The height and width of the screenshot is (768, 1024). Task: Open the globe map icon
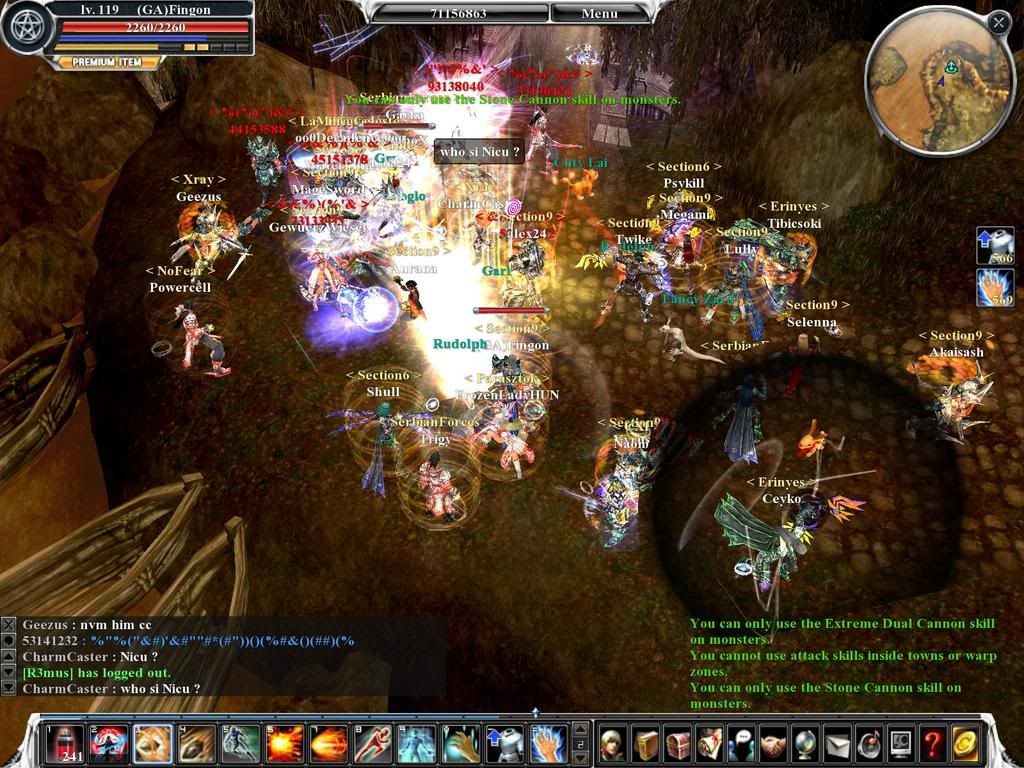point(805,743)
